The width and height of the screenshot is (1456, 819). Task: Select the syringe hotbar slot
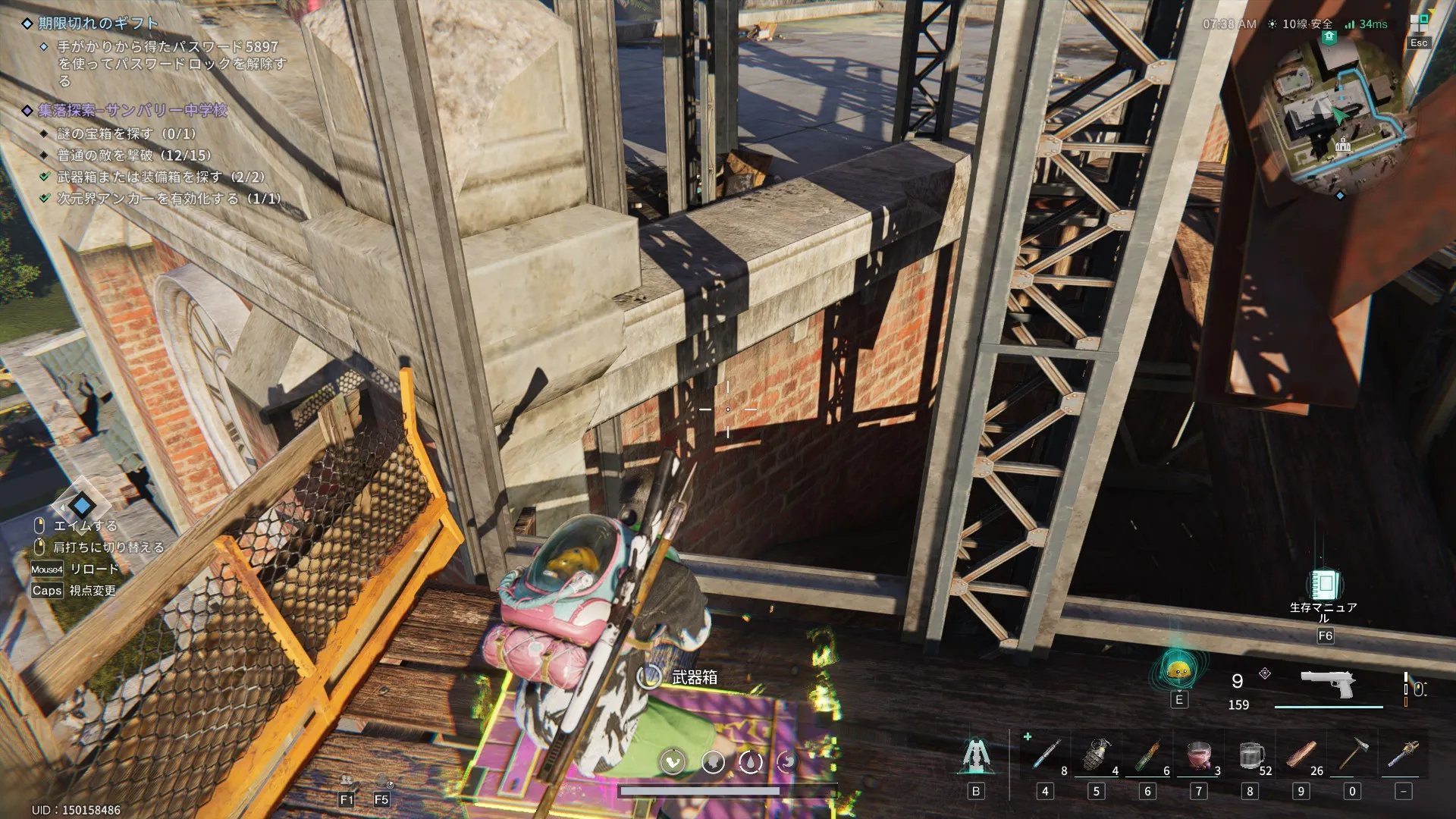pos(1046,755)
